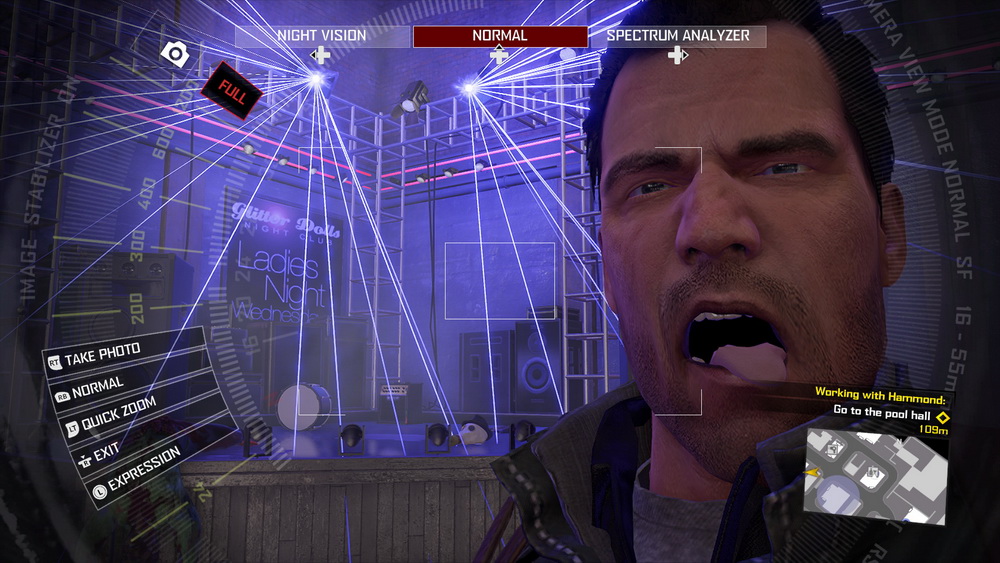Select the Go to the pool hall objective
The height and width of the screenshot is (563, 1000).
pos(883,410)
